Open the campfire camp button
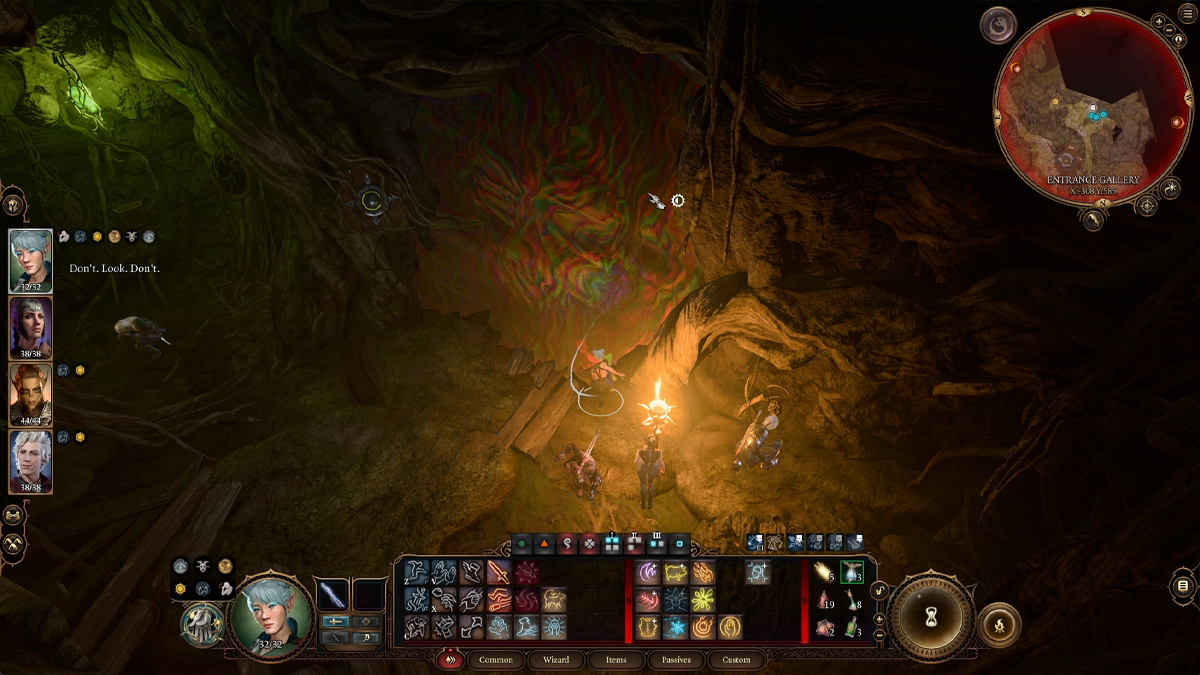1200x675 pixels. point(999,625)
